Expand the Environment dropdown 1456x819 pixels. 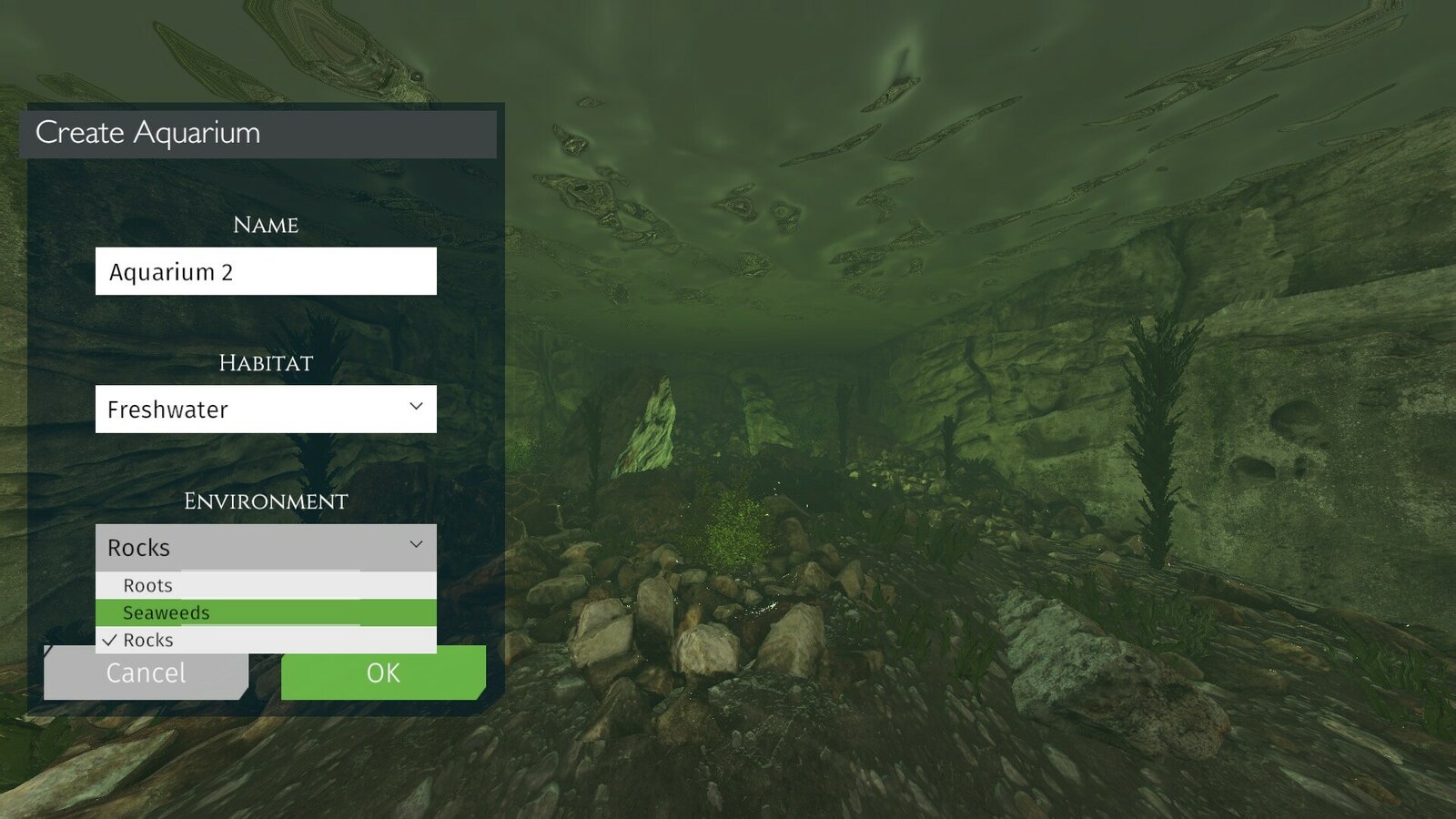click(x=264, y=546)
